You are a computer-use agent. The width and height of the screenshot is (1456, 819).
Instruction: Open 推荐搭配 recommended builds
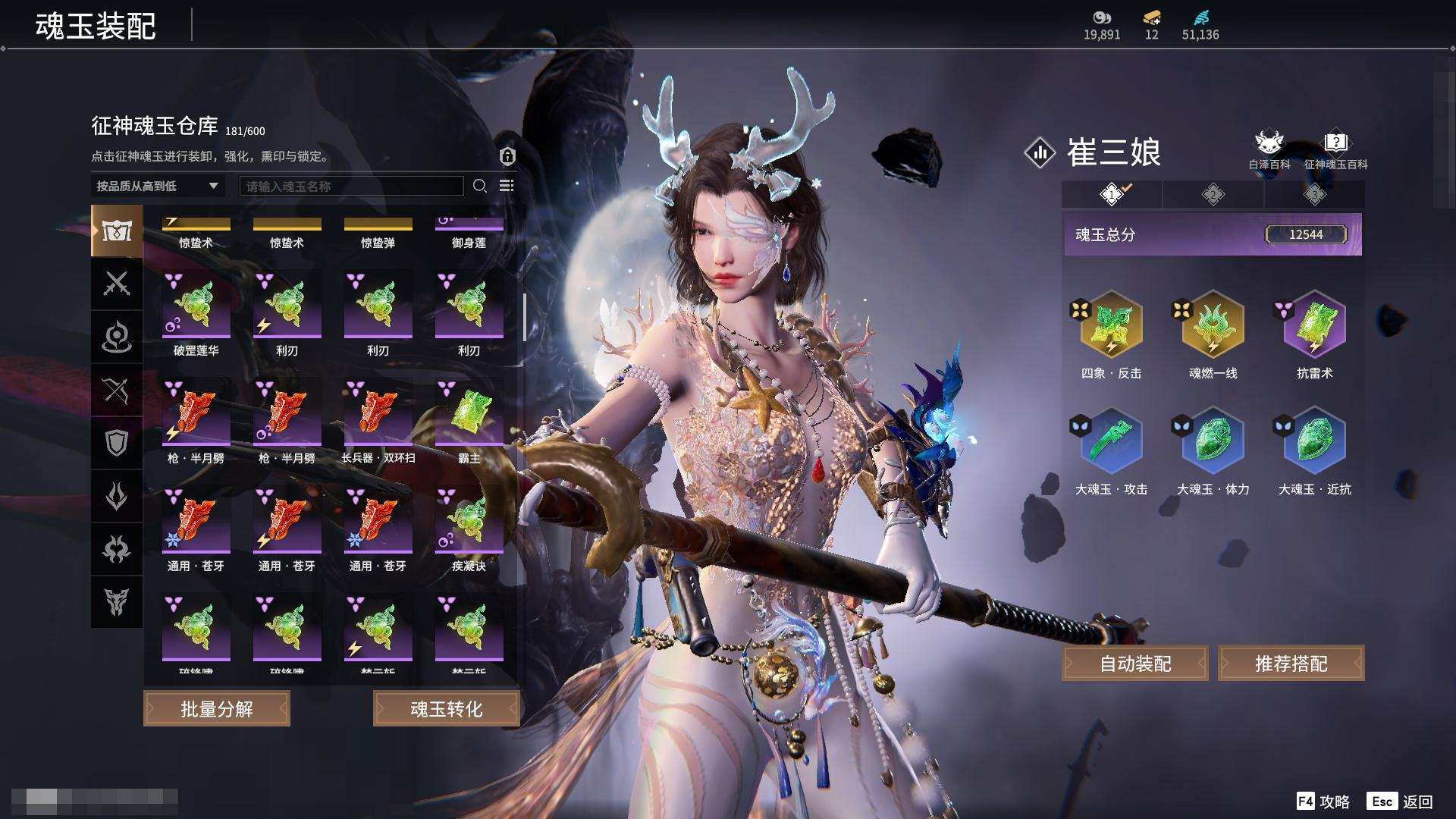tap(1291, 664)
